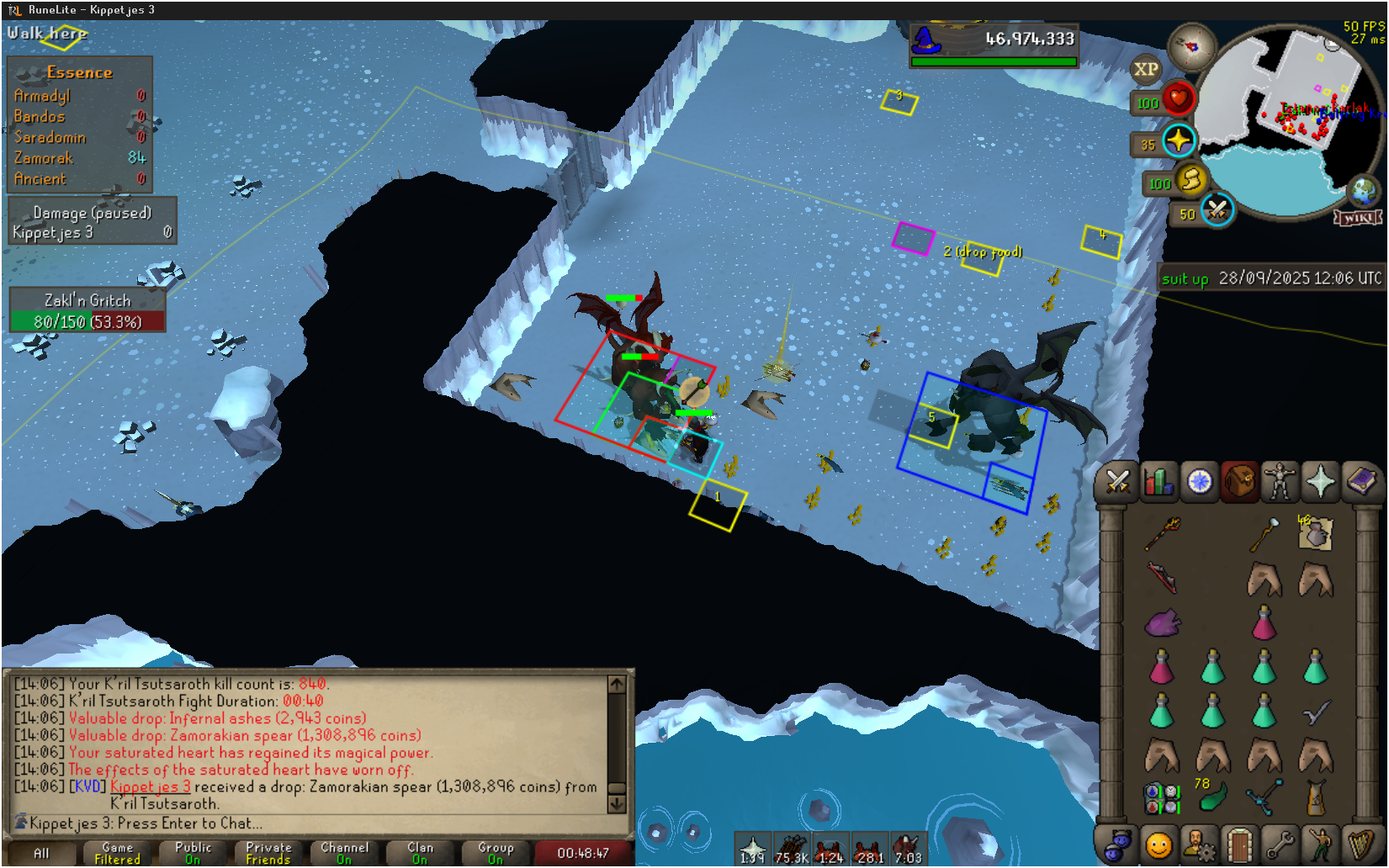The width and height of the screenshot is (1389, 868).
Task: Toggle the XP drops orb
Action: coord(1146,70)
